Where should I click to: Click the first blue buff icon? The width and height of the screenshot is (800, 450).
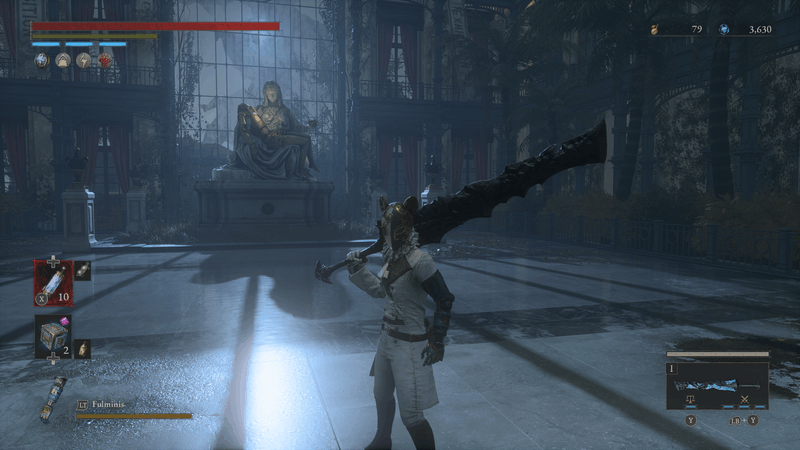(x=41, y=61)
